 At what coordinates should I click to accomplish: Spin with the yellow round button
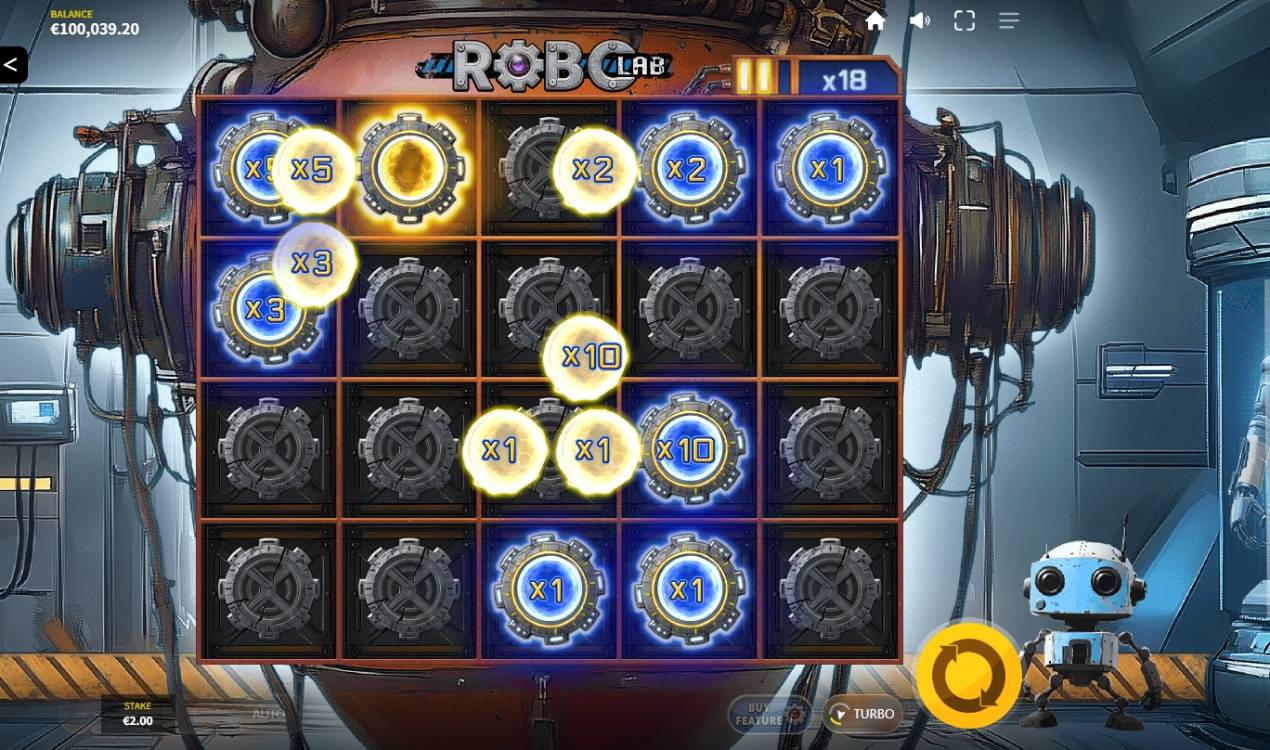(x=968, y=677)
